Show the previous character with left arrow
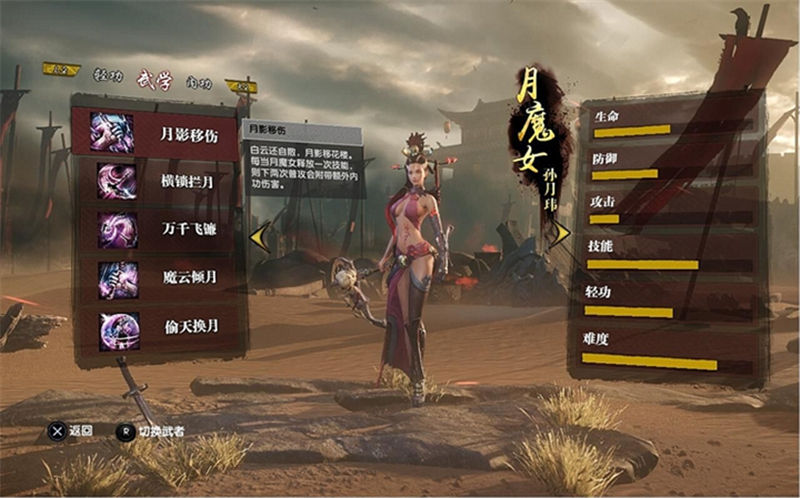The width and height of the screenshot is (800, 498). click(260, 237)
